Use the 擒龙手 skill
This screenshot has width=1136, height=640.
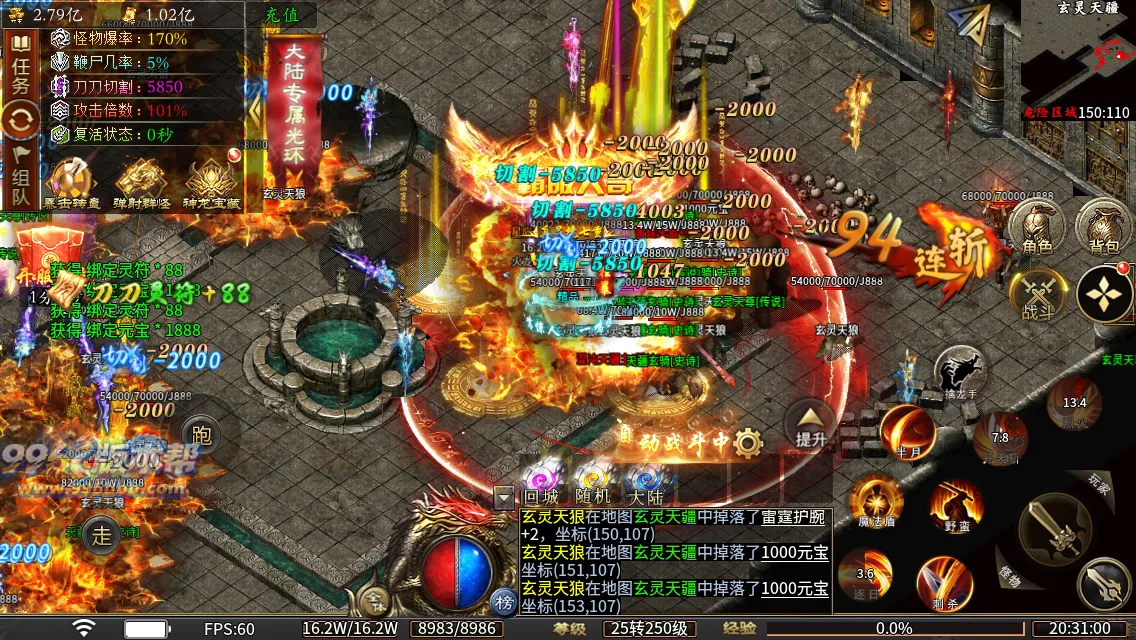click(x=961, y=371)
